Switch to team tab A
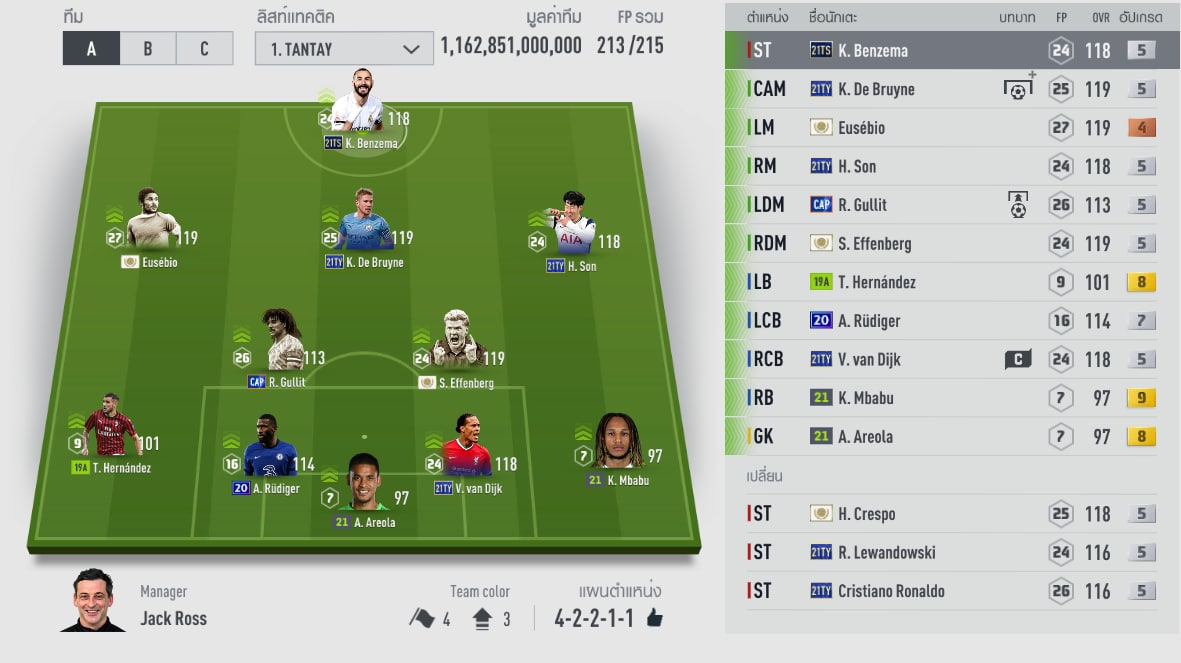1181x663 pixels. [x=91, y=48]
